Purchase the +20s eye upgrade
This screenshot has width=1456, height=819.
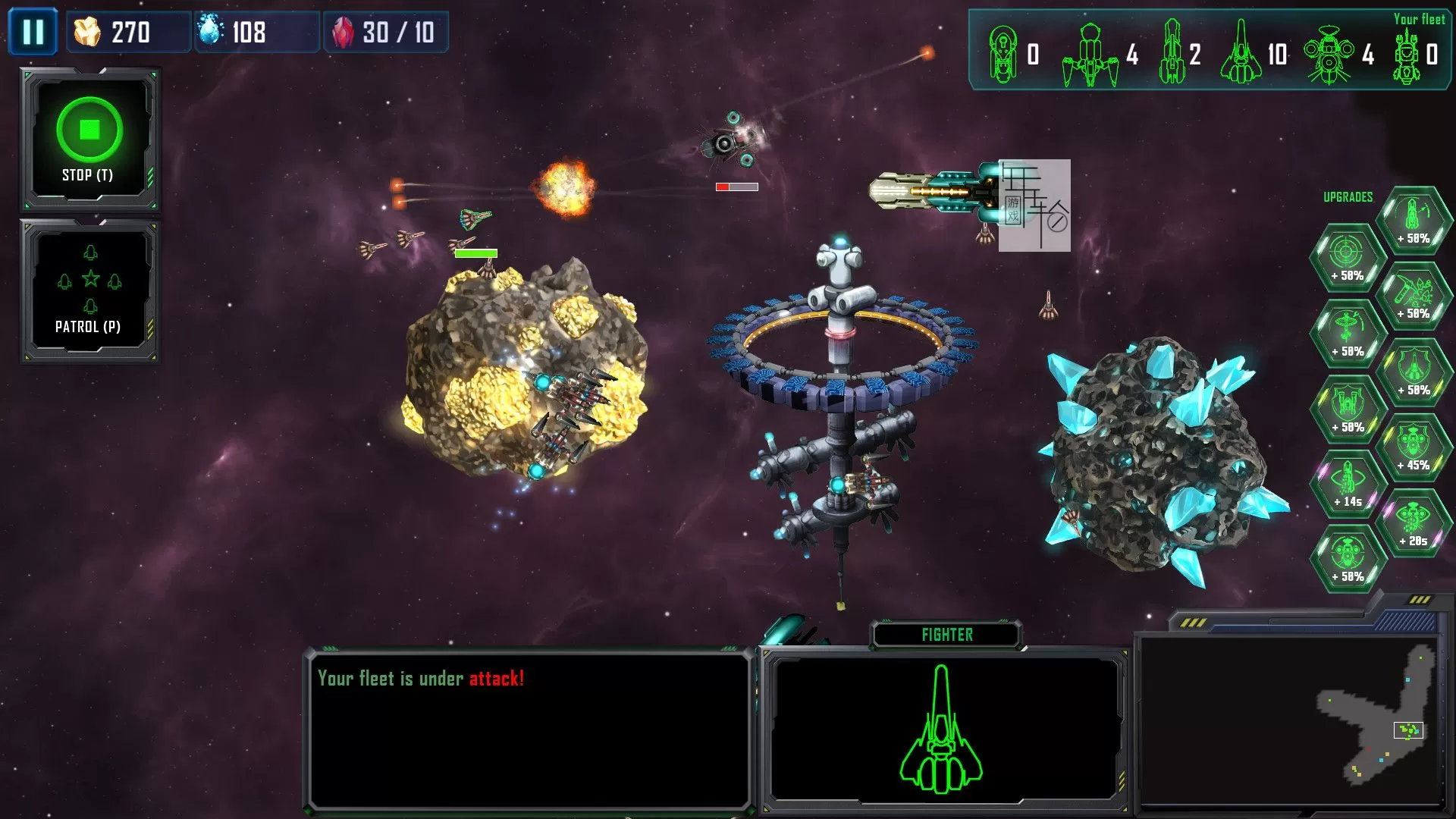[x=1414, y=523]
